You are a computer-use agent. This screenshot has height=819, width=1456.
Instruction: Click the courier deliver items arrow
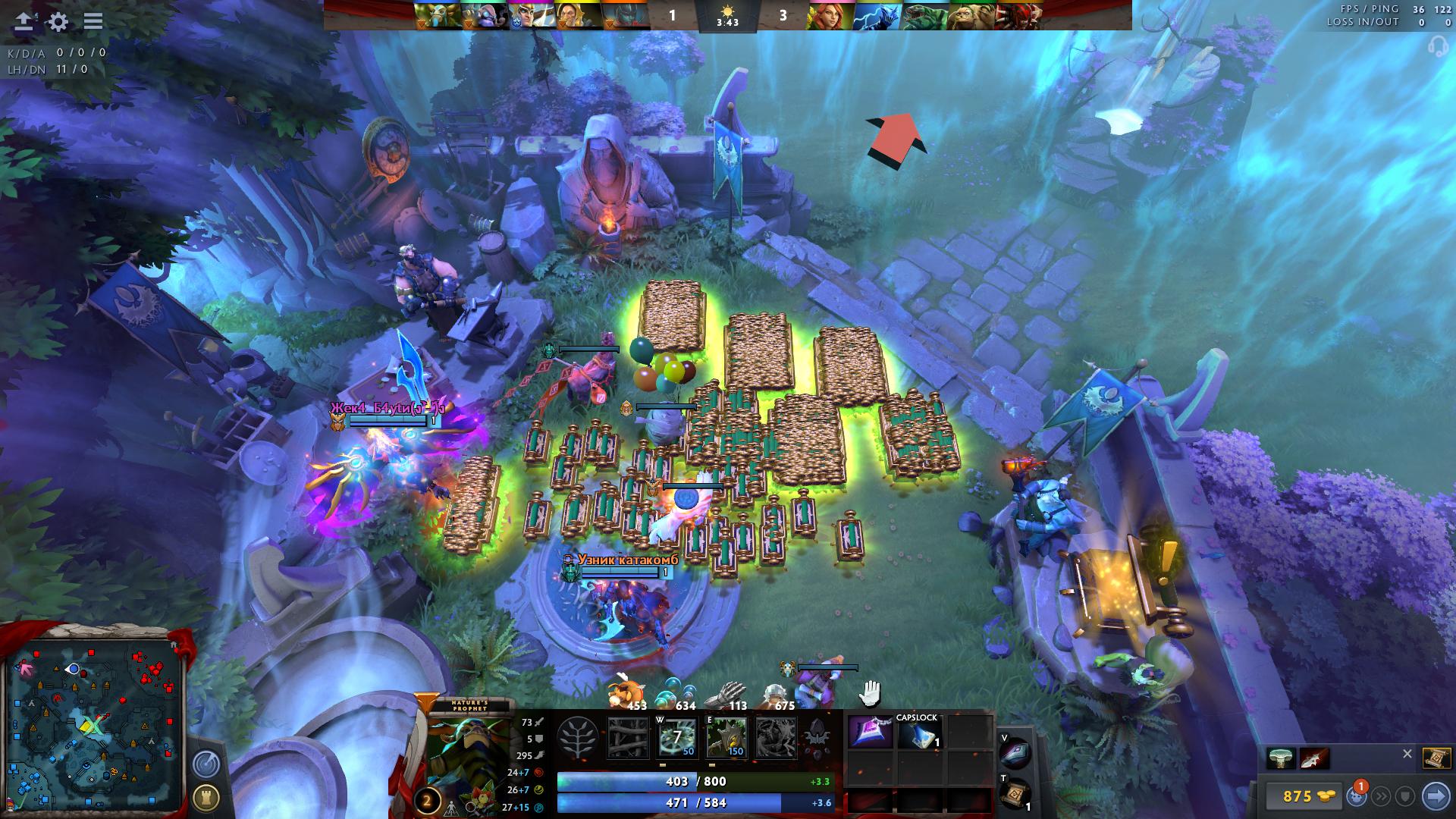1436,796
